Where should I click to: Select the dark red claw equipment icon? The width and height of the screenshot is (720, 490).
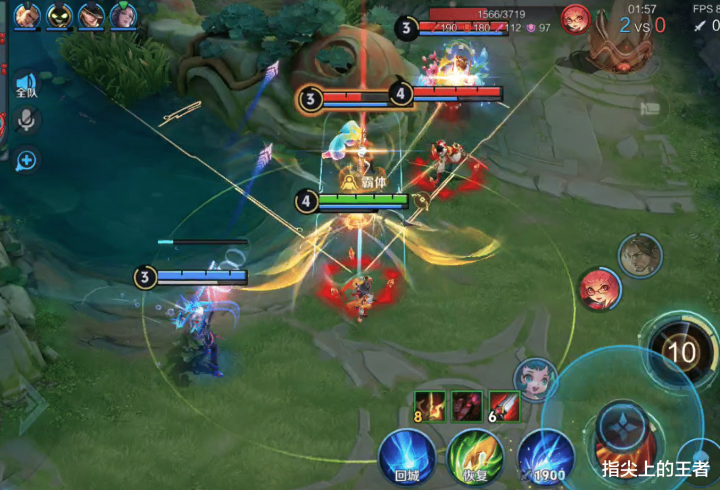[x=467, y=406]
